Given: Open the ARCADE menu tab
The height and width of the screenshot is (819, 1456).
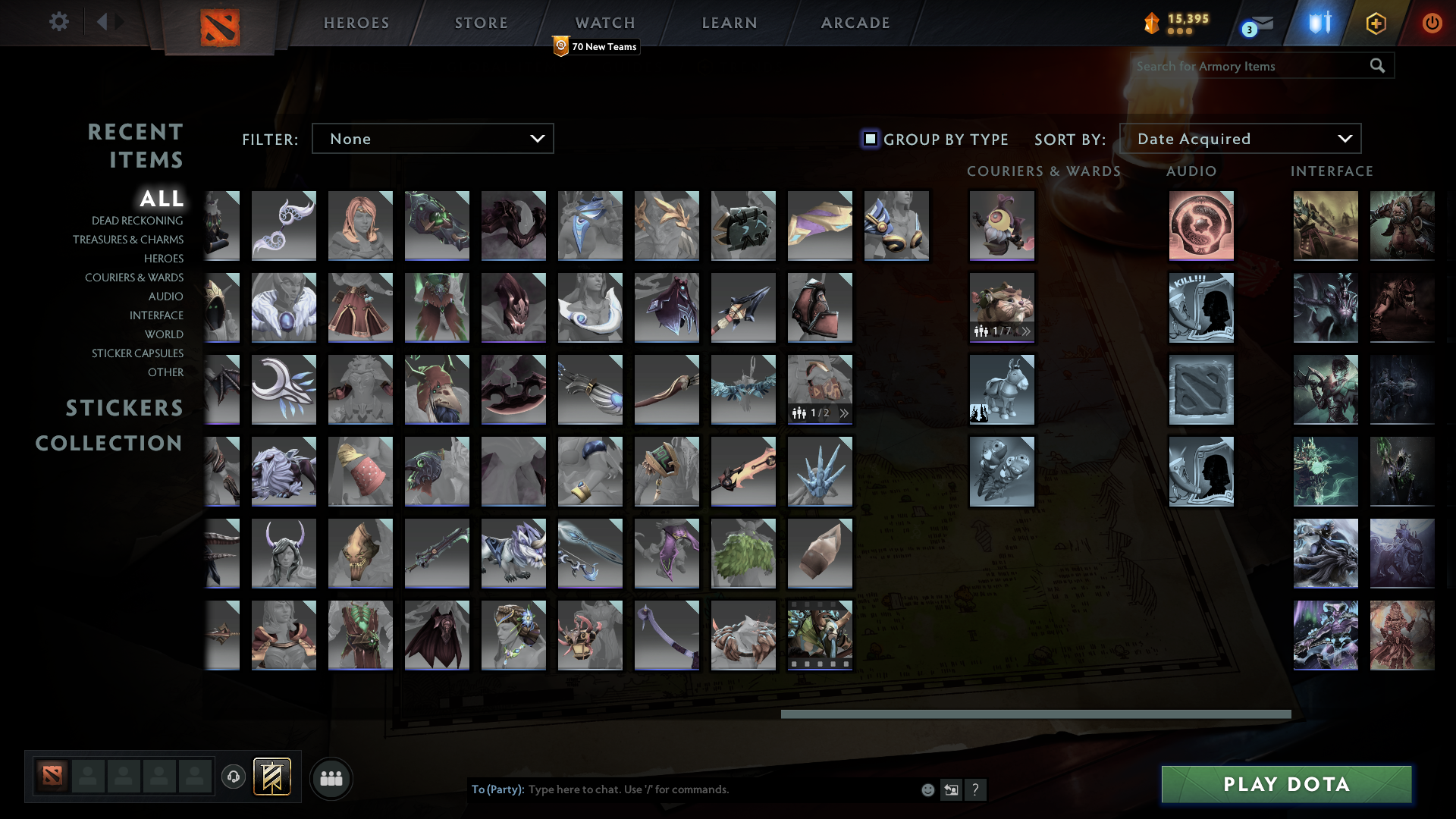Looking at the screenshot, I should coord(855,23).
